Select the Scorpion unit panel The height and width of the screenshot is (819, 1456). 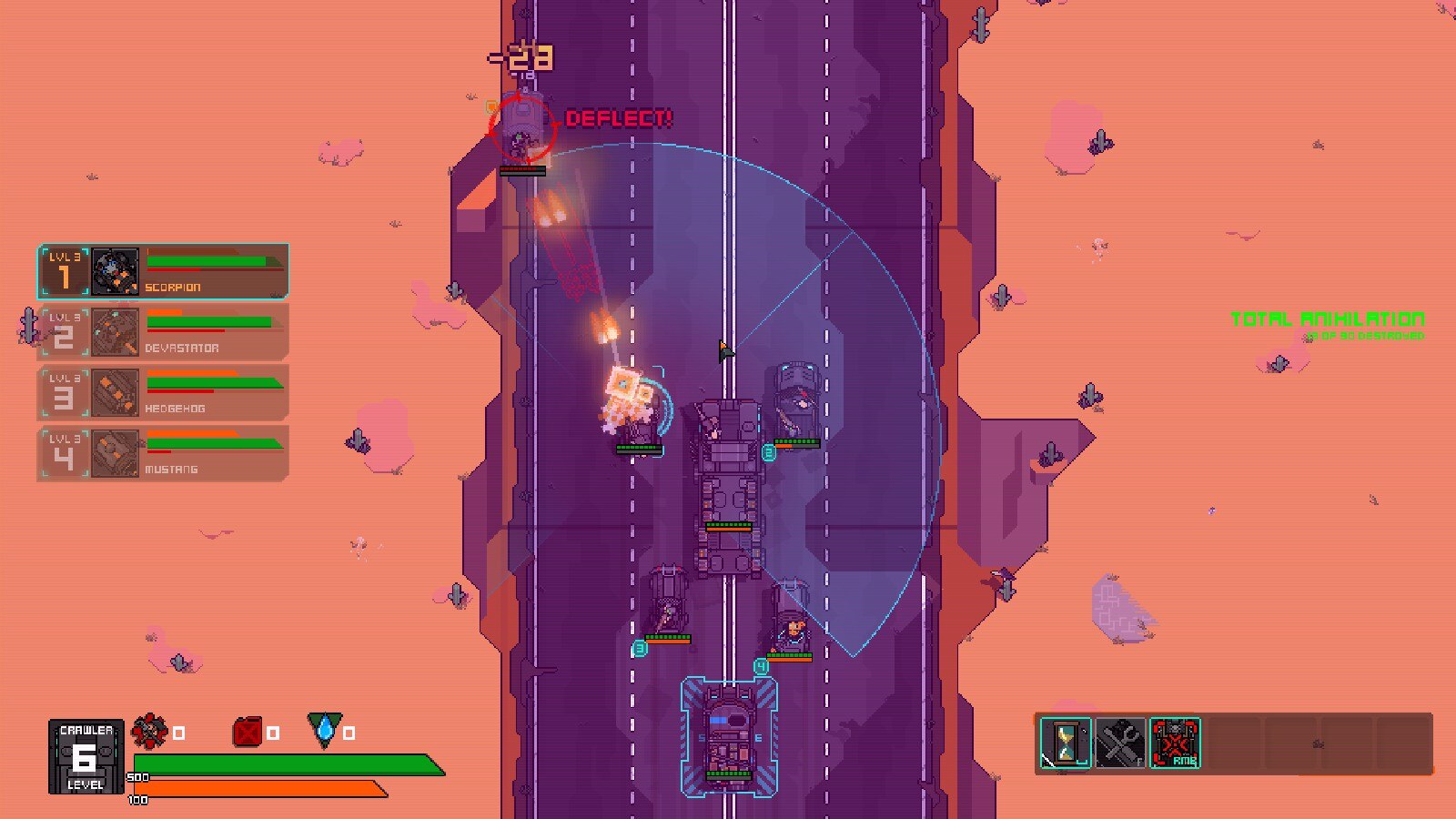164,271
